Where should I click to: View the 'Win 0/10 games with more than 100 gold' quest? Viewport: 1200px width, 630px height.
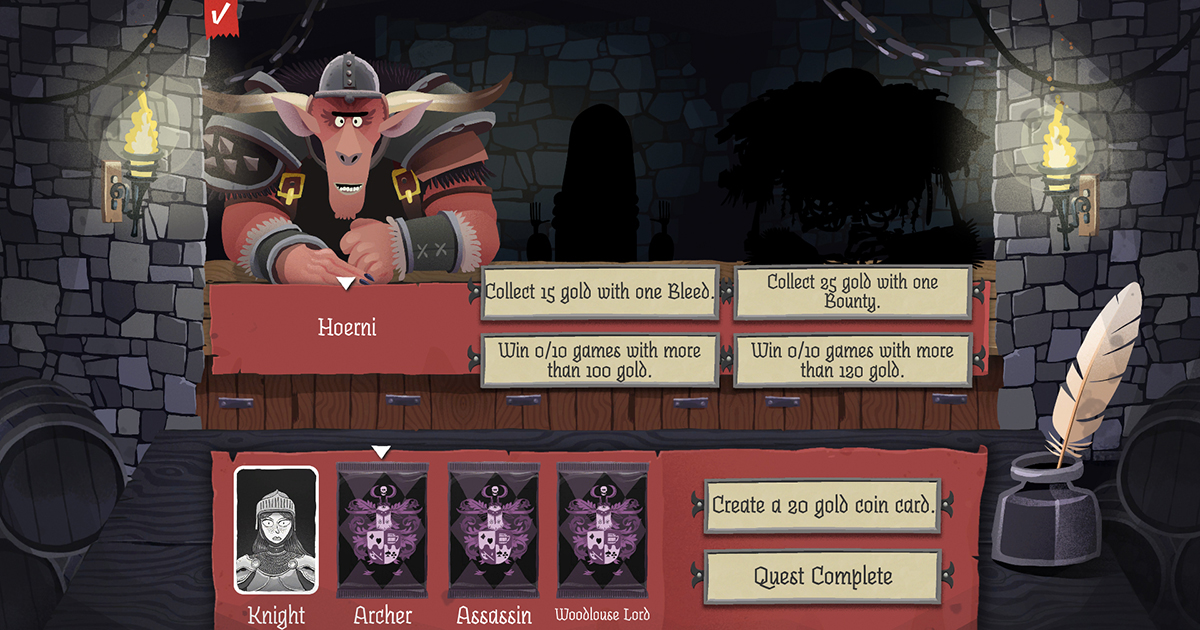(x=600, y=360)
